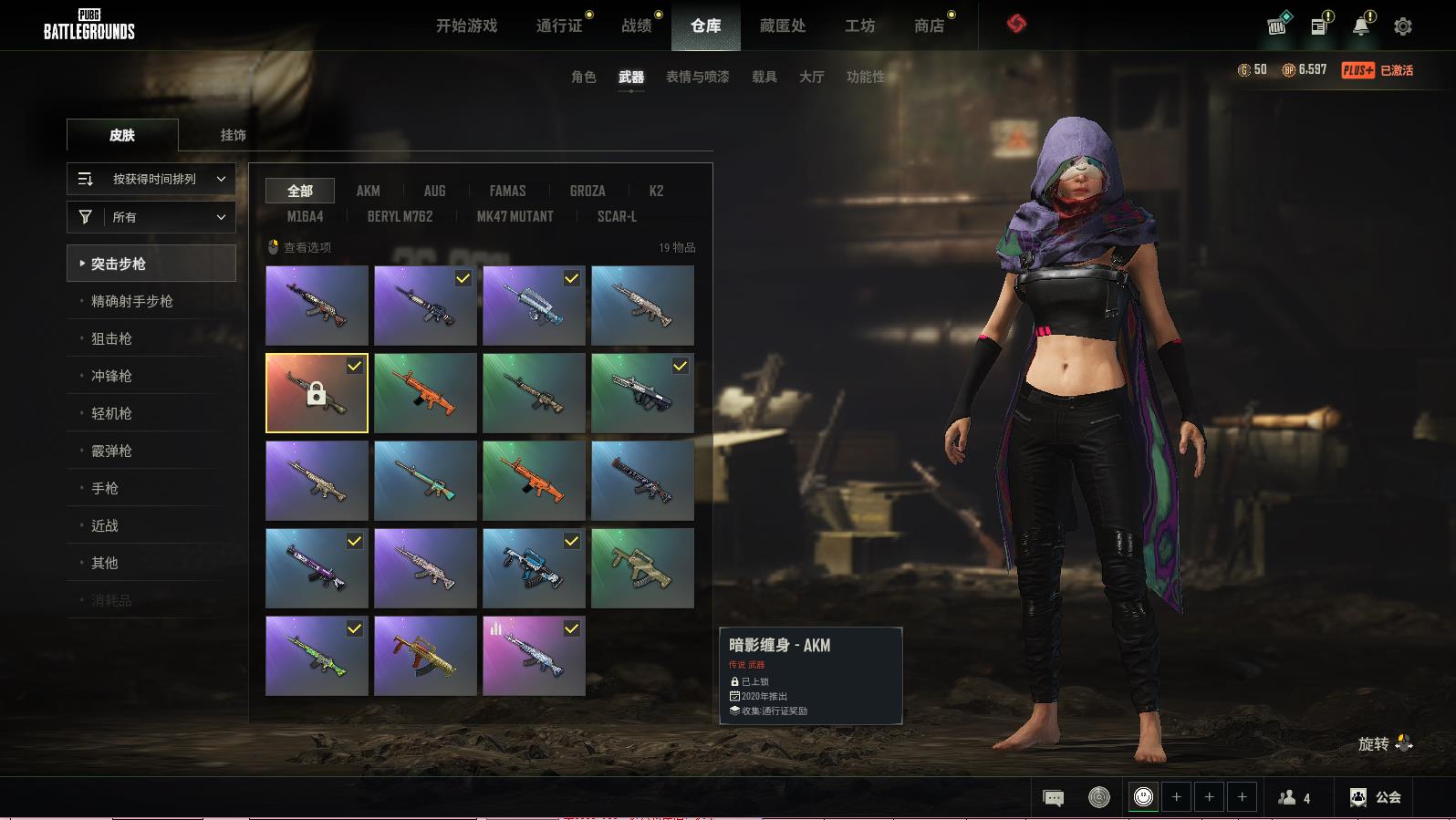The image size is (1456, 820).
Task: Open the 工坊 section
Action: pos(859,26)
